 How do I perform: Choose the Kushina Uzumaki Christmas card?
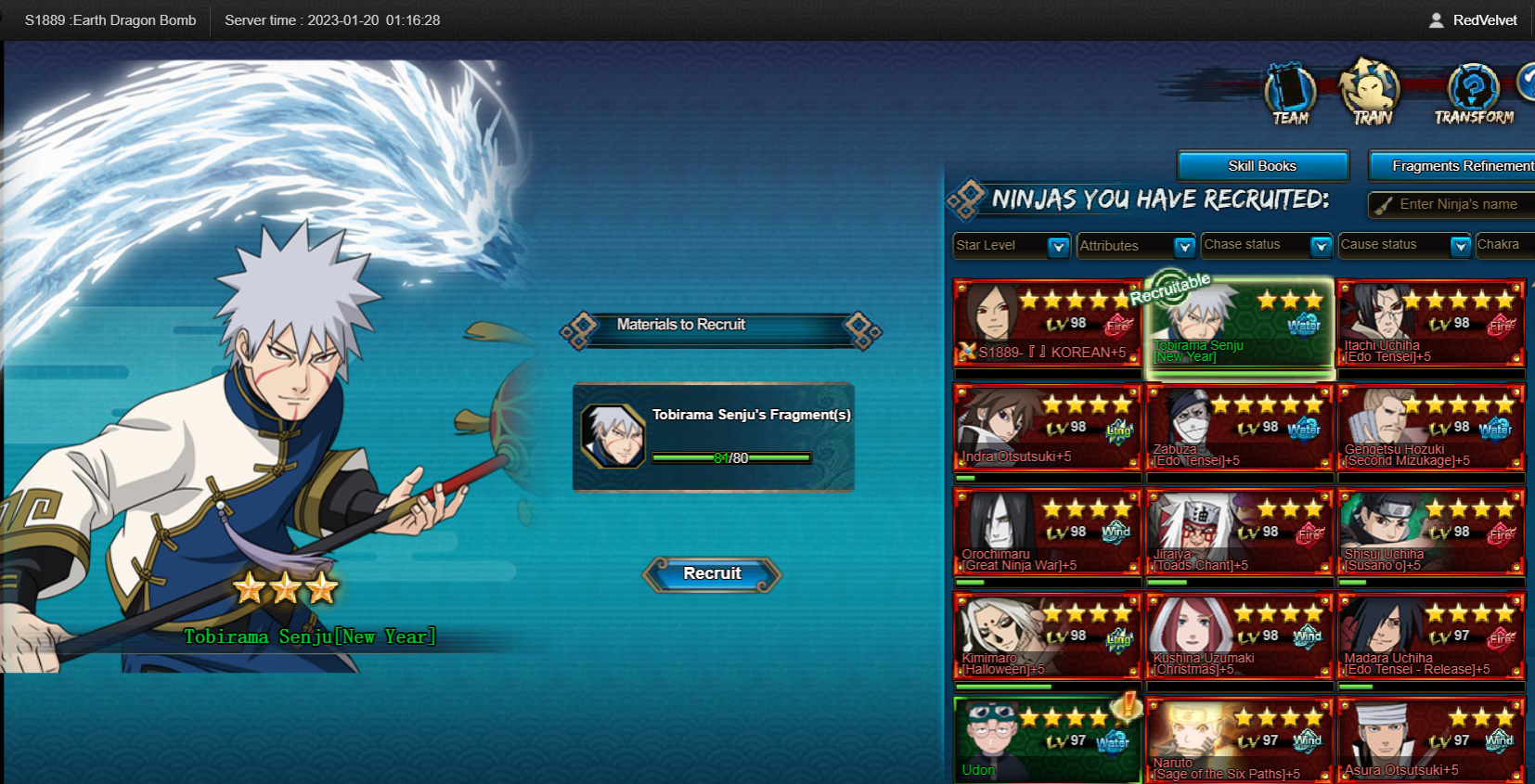coord(1239,636)
